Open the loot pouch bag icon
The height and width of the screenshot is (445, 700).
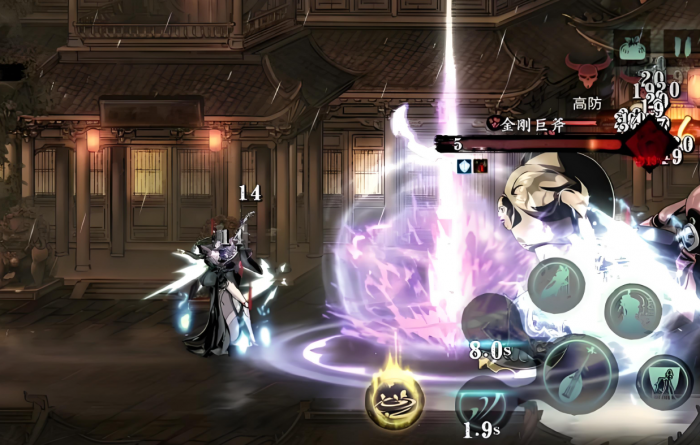click(x=632, y=46)
